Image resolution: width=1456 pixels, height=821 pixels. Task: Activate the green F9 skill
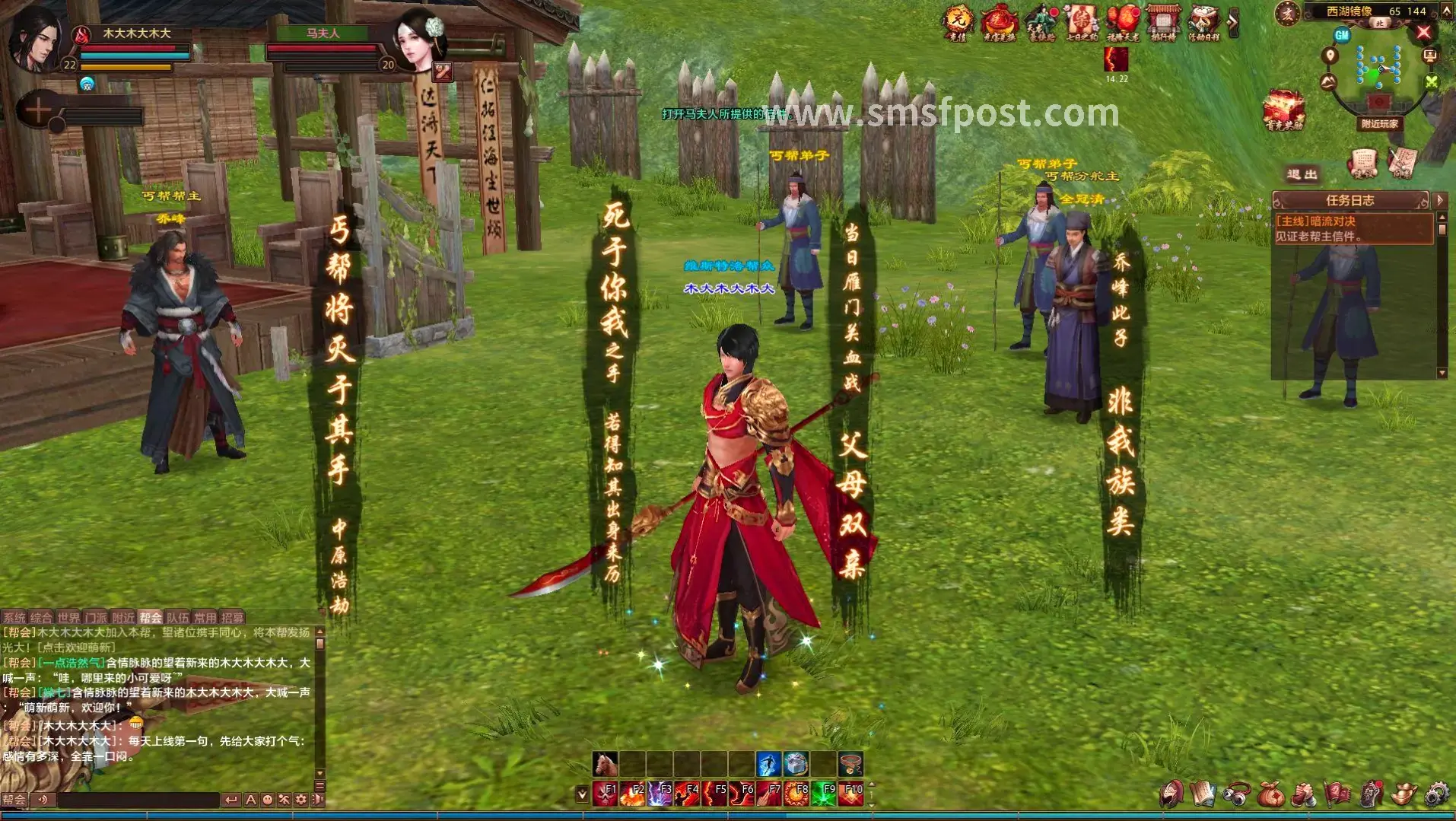pos(823,794)
